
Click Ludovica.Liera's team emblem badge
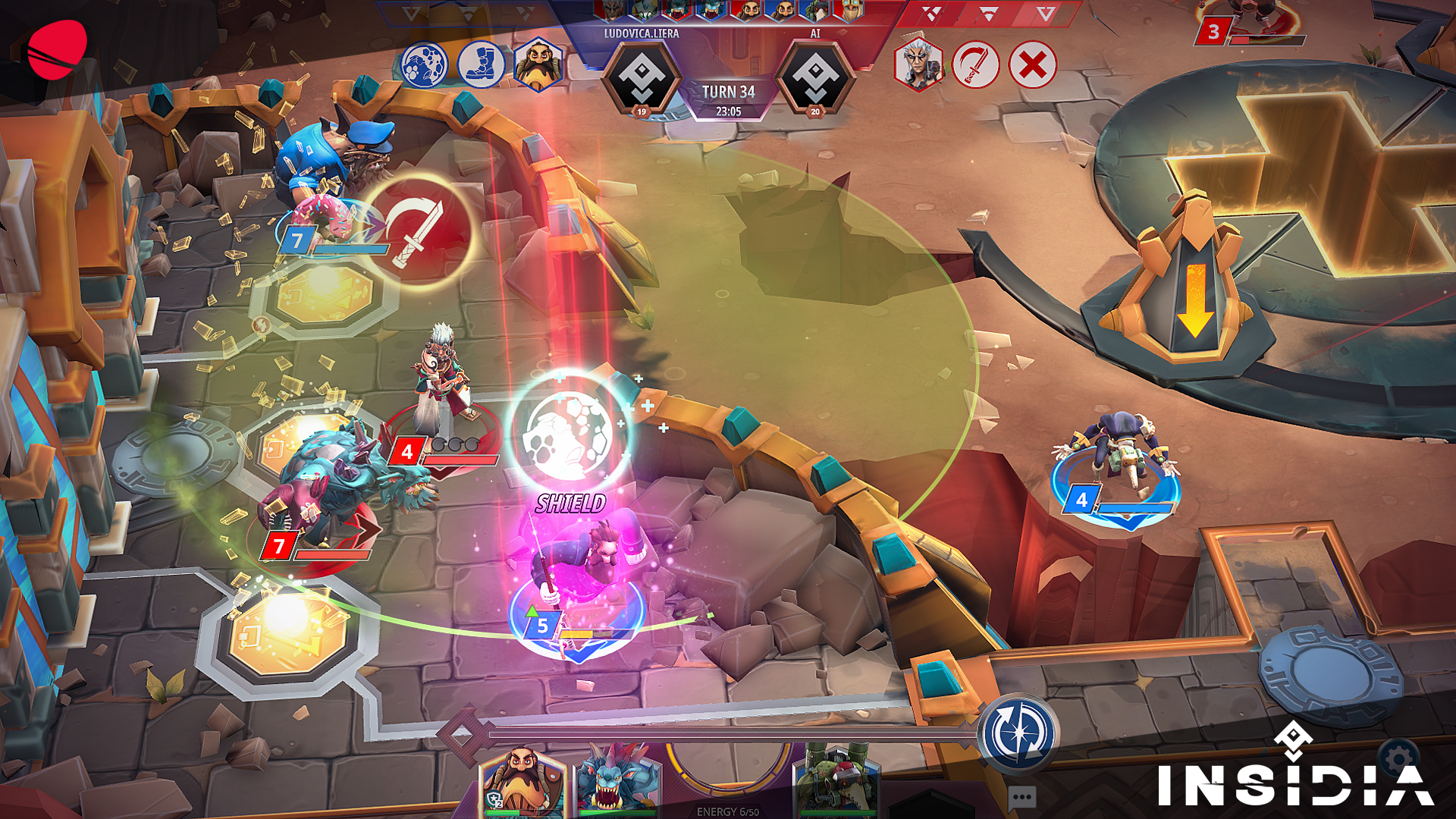642,77
